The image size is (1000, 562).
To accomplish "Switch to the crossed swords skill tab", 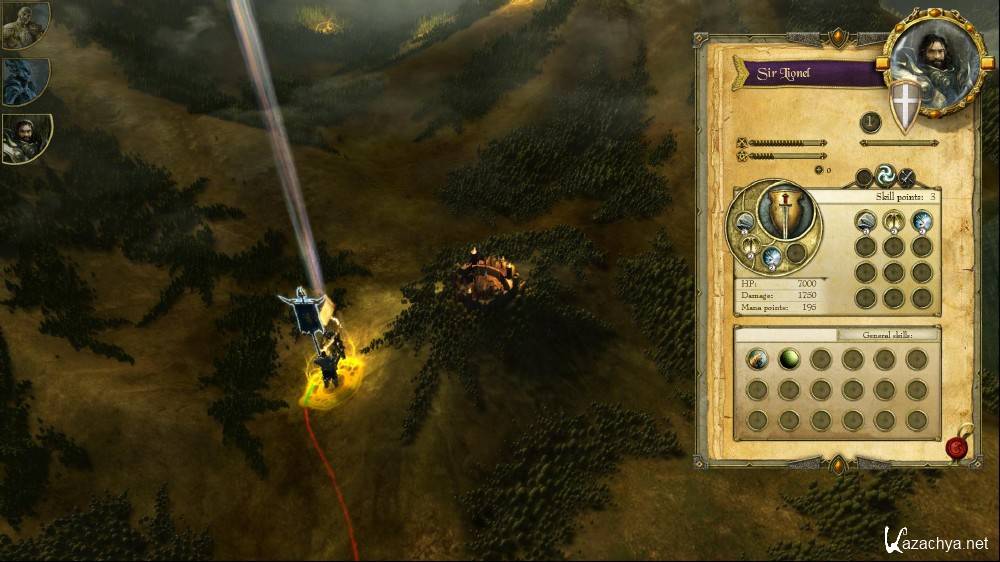I will pos(907,177).
